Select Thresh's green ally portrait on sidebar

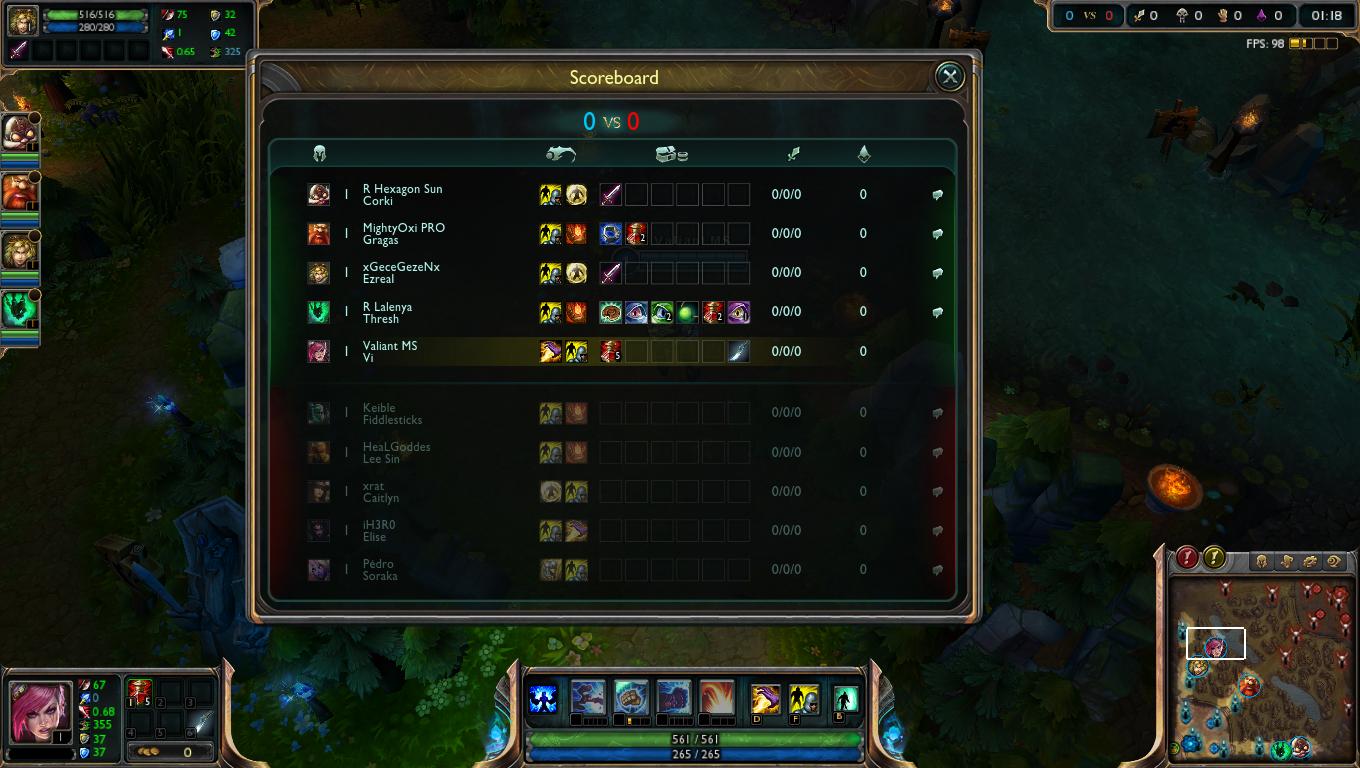[20, 308]
